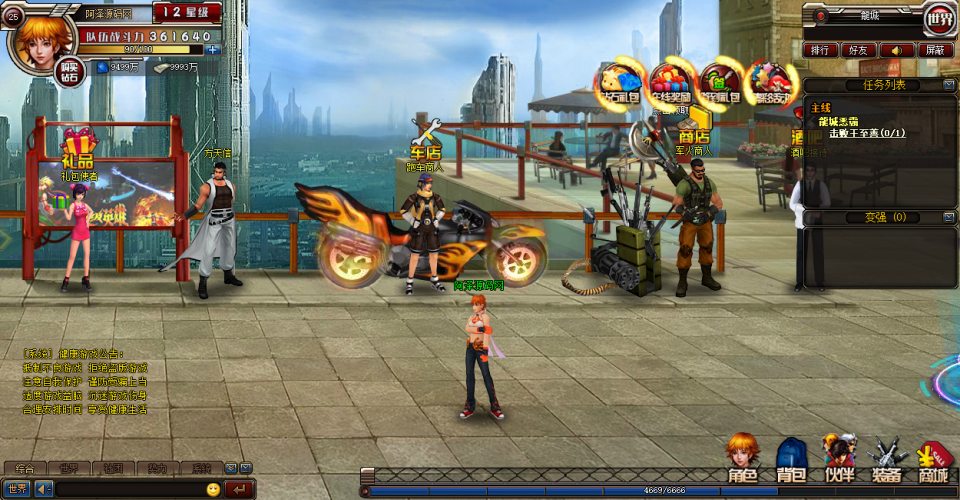The width and height of the screenshot is (960, 500).
Task: Click the red chat send button
Action: [x=240, y=489]
